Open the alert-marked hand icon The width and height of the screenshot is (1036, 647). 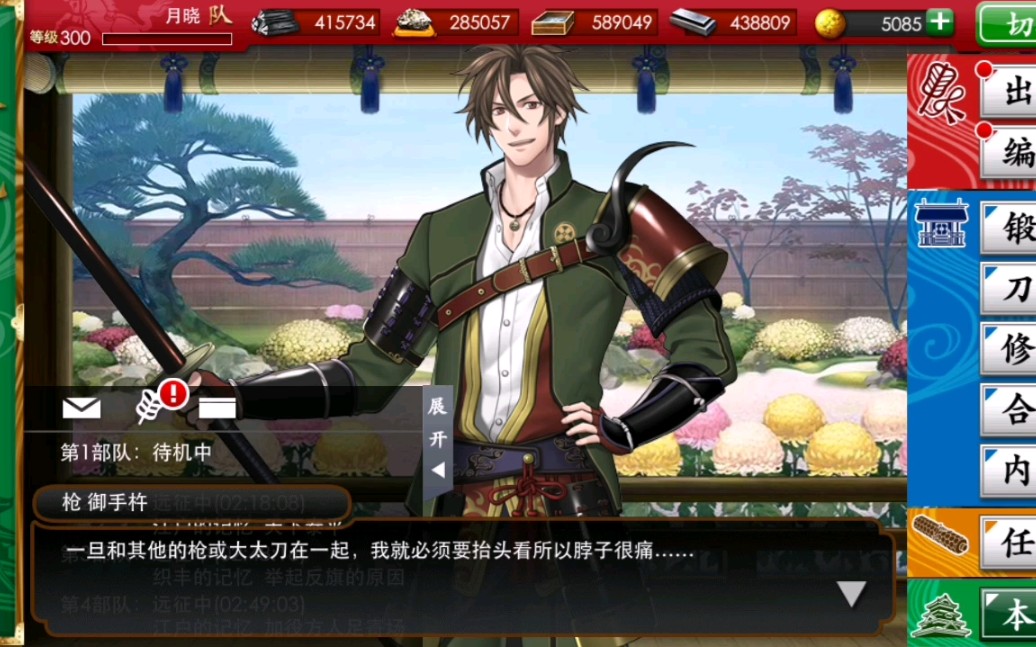click(152, 404)
